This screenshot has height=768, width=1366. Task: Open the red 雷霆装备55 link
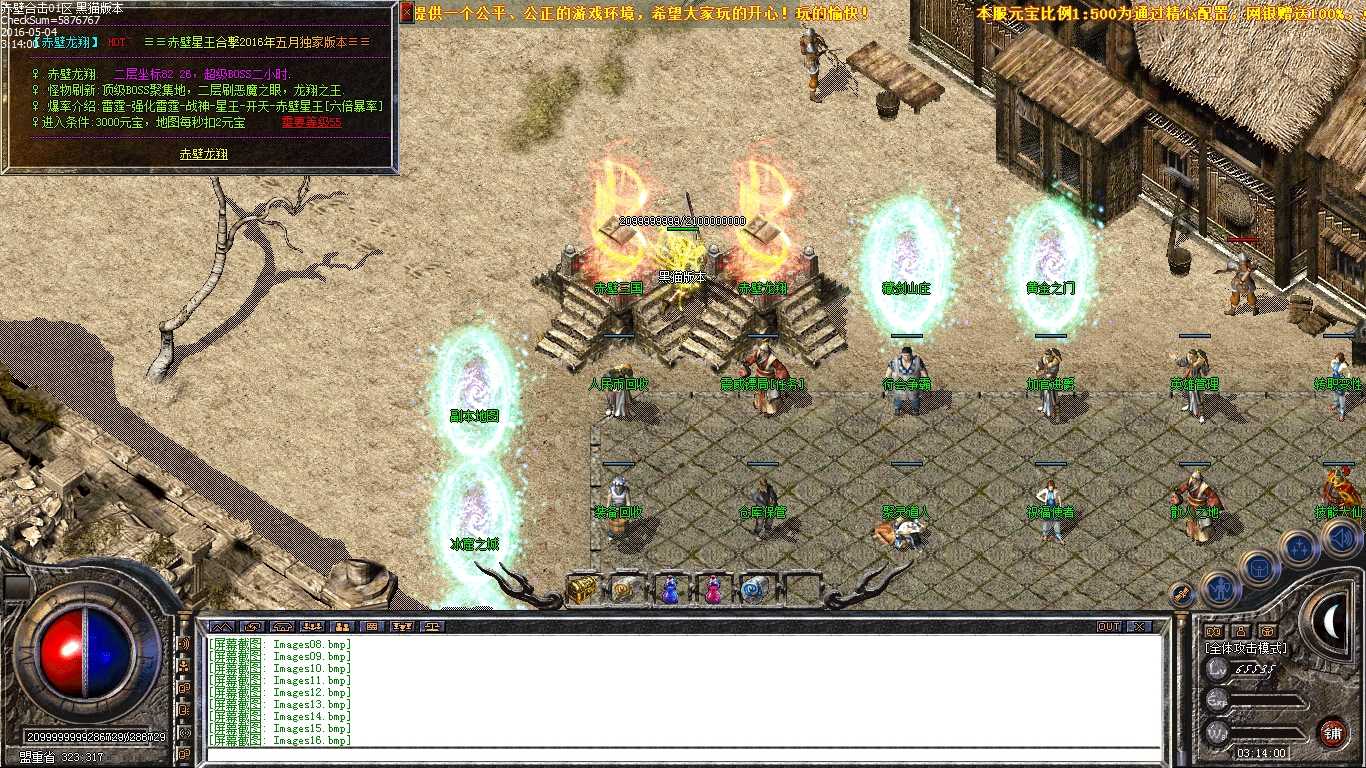310,123
